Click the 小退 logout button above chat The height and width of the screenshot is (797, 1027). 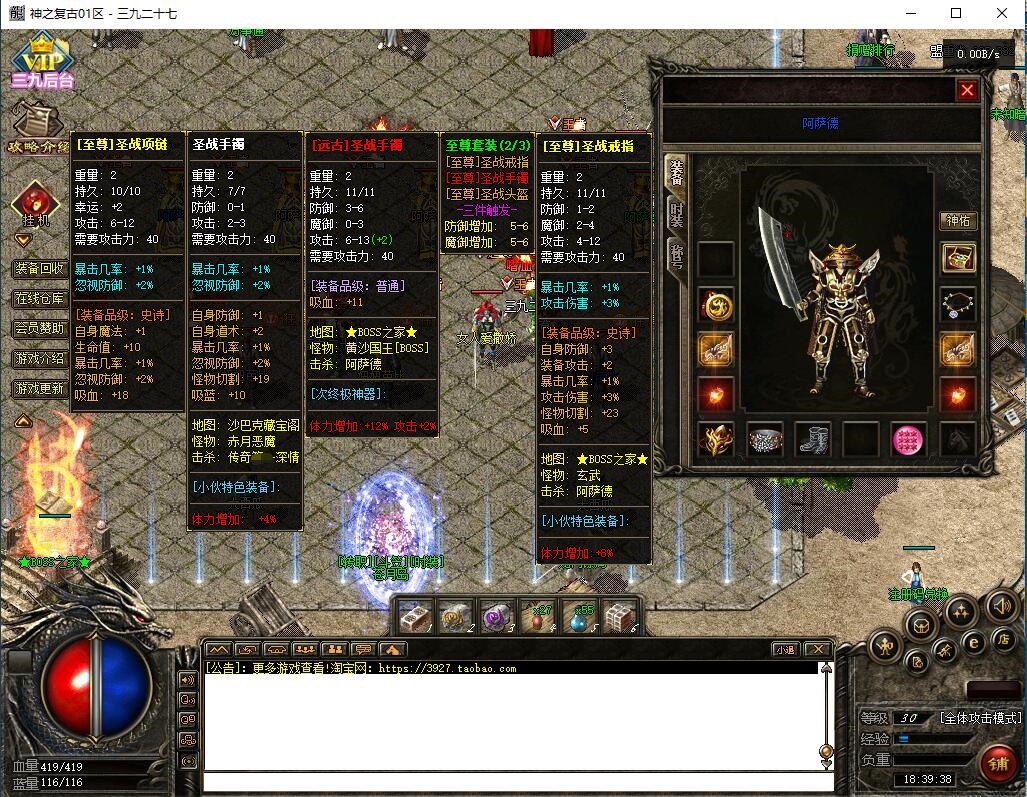pos(785,649)
